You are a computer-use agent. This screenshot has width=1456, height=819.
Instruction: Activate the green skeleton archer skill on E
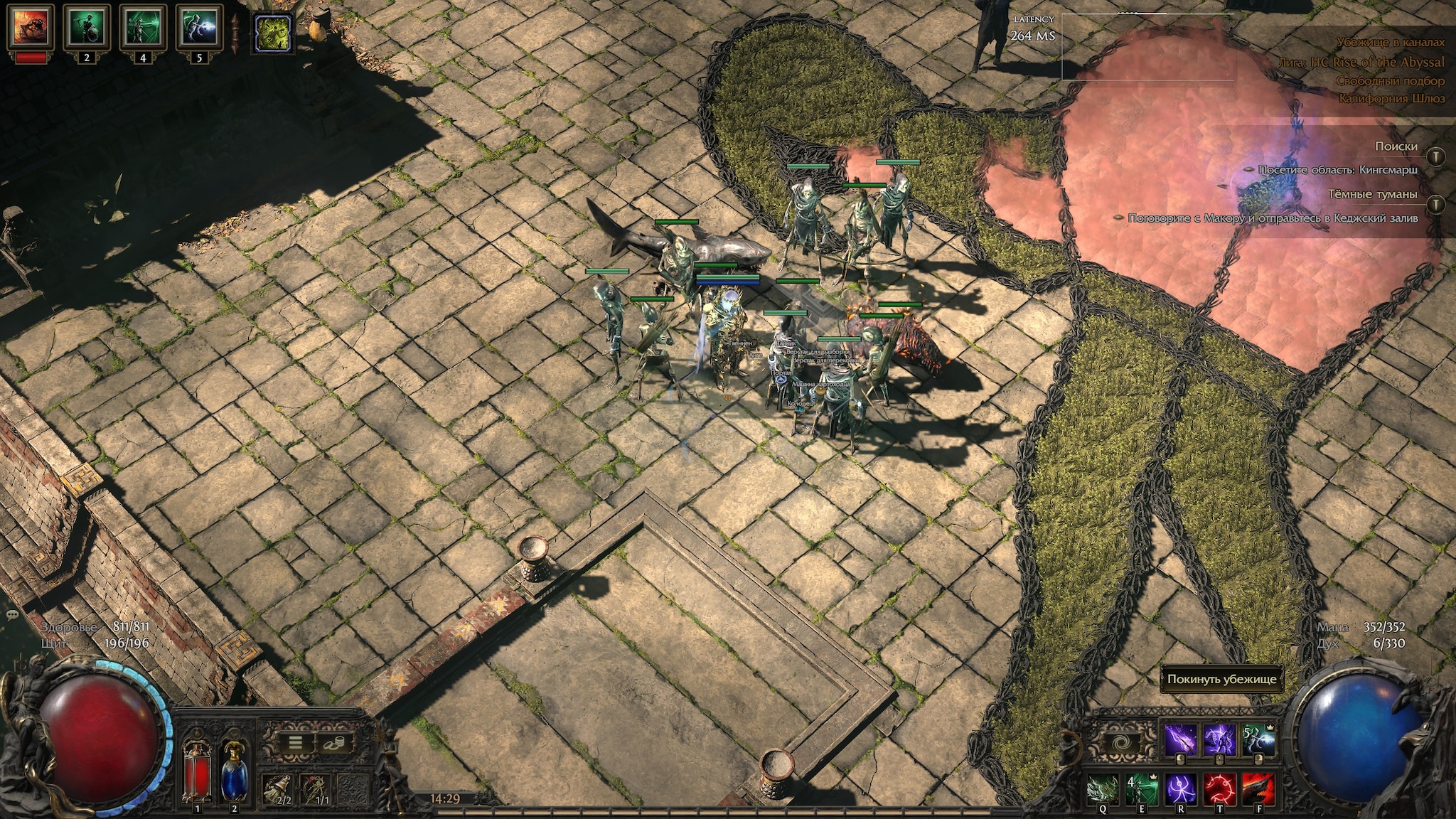point(1142,788)
